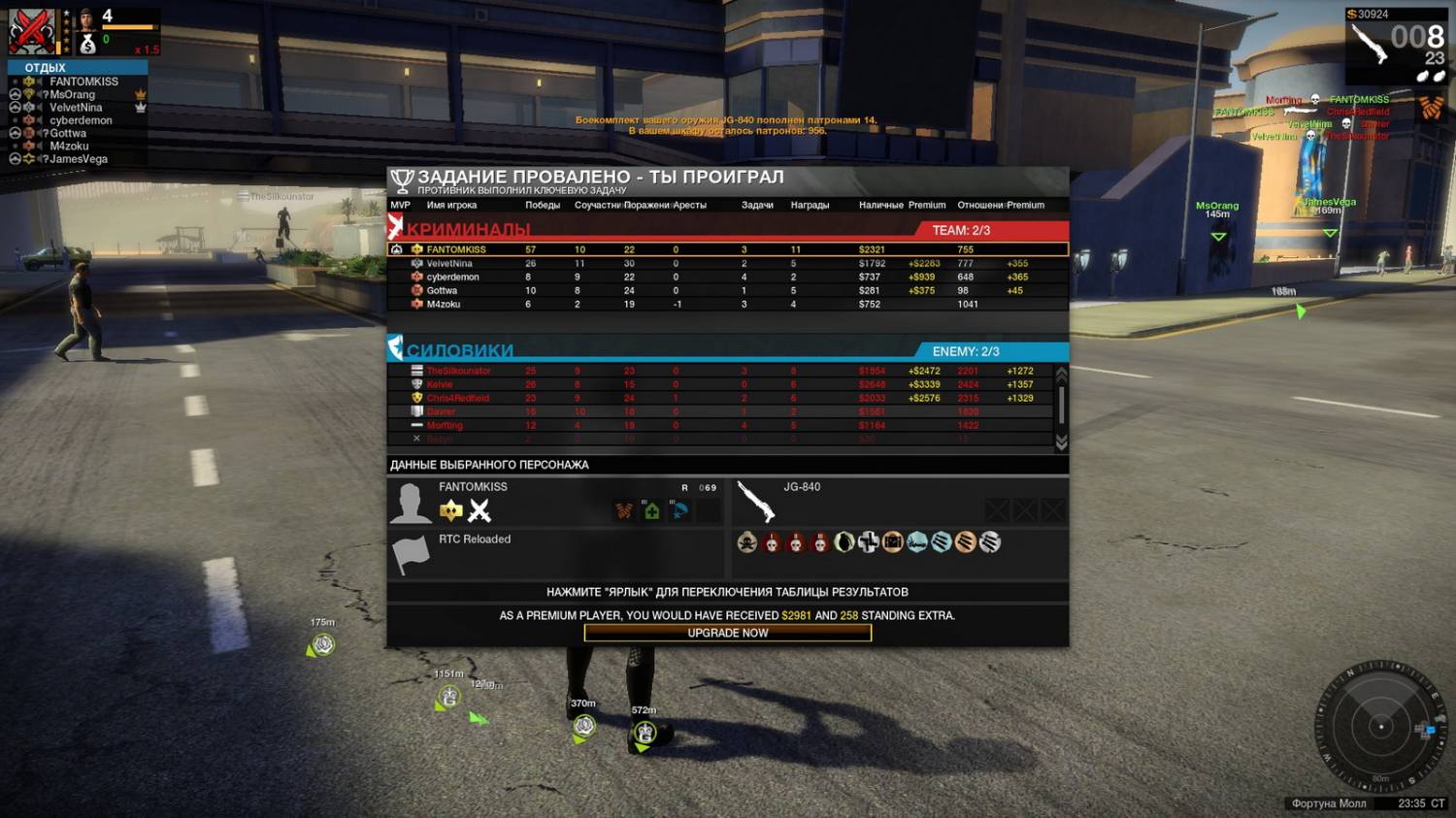The height and width of the screenshot is (818, 1456).
Task: Select FANTOMKISS row in the scoreboard
Action: (456, 249)
